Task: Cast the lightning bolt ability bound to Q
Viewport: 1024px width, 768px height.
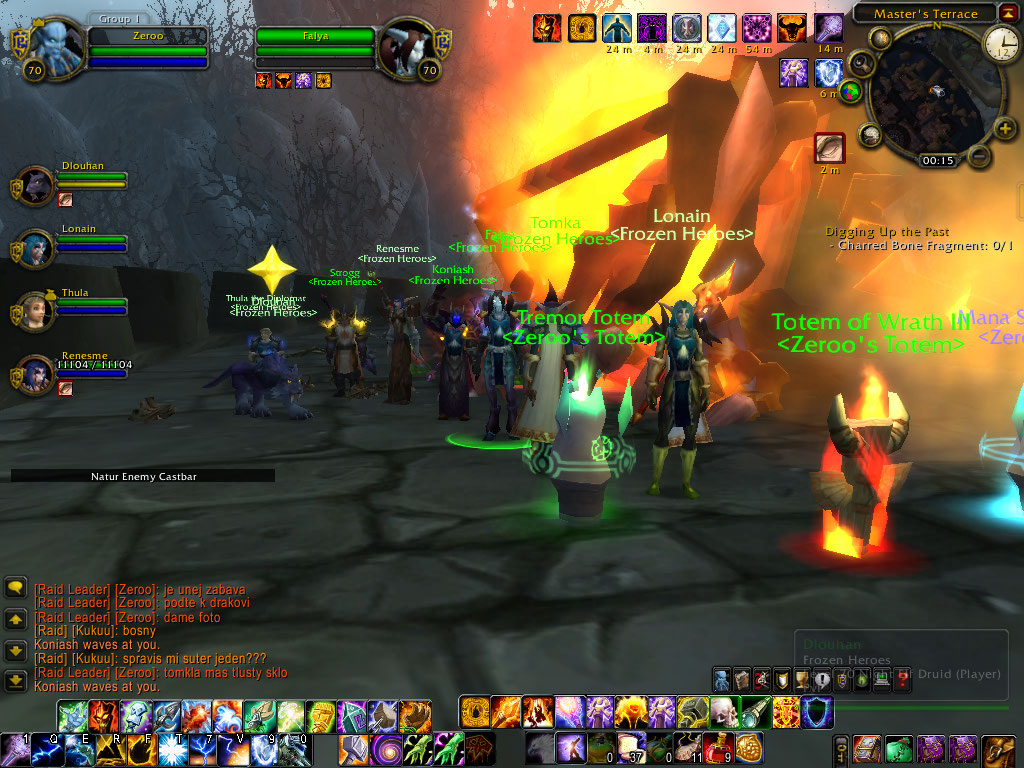Action: [46, 749]
